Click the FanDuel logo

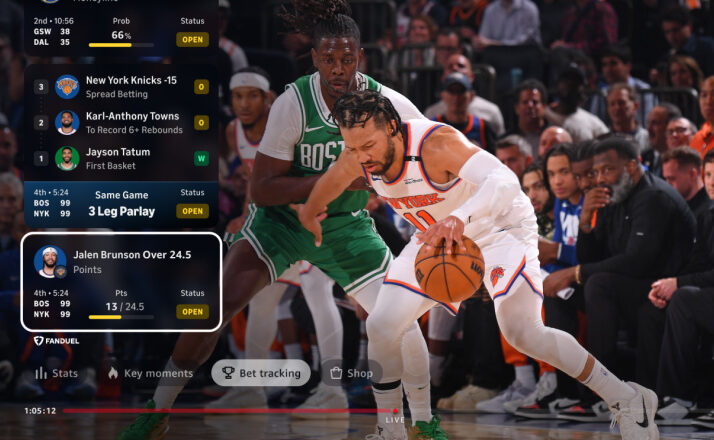point(57,341)
